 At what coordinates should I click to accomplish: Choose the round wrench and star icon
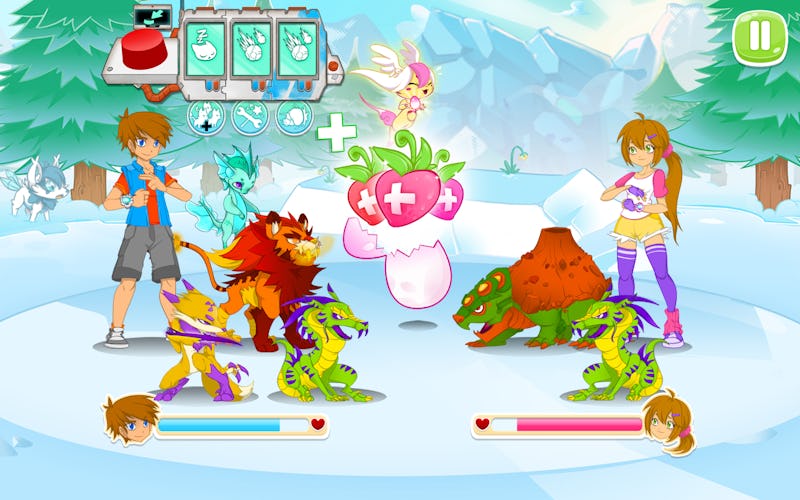pyautogui.click(x=249, y=118)
